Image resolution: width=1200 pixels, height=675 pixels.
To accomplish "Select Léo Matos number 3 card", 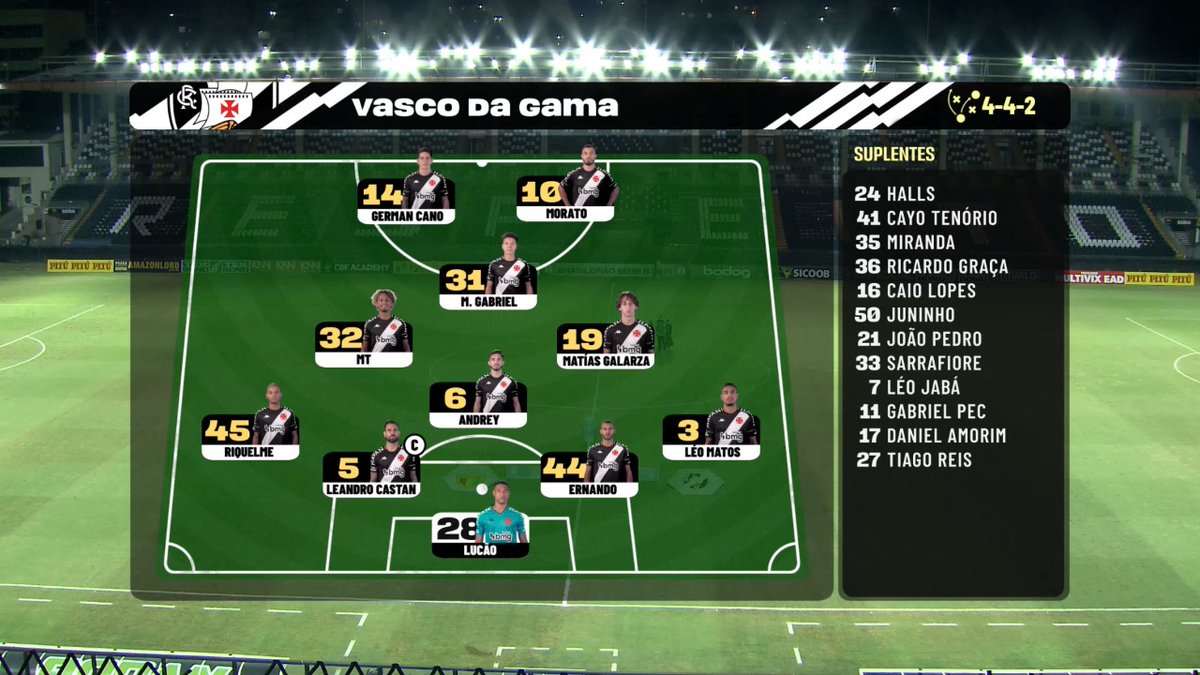I will pos(711,435).
